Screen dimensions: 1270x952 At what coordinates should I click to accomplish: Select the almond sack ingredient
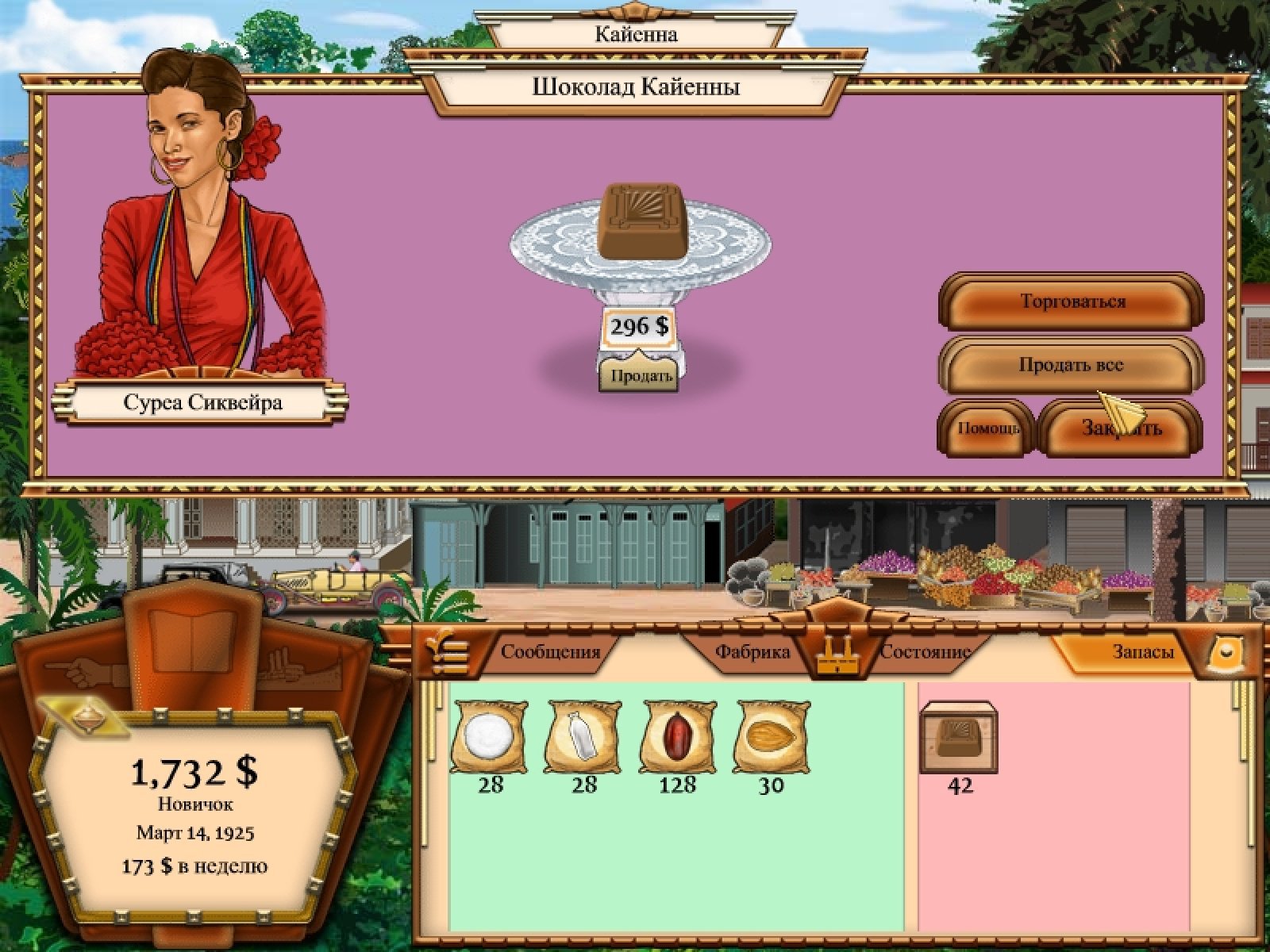771,737
